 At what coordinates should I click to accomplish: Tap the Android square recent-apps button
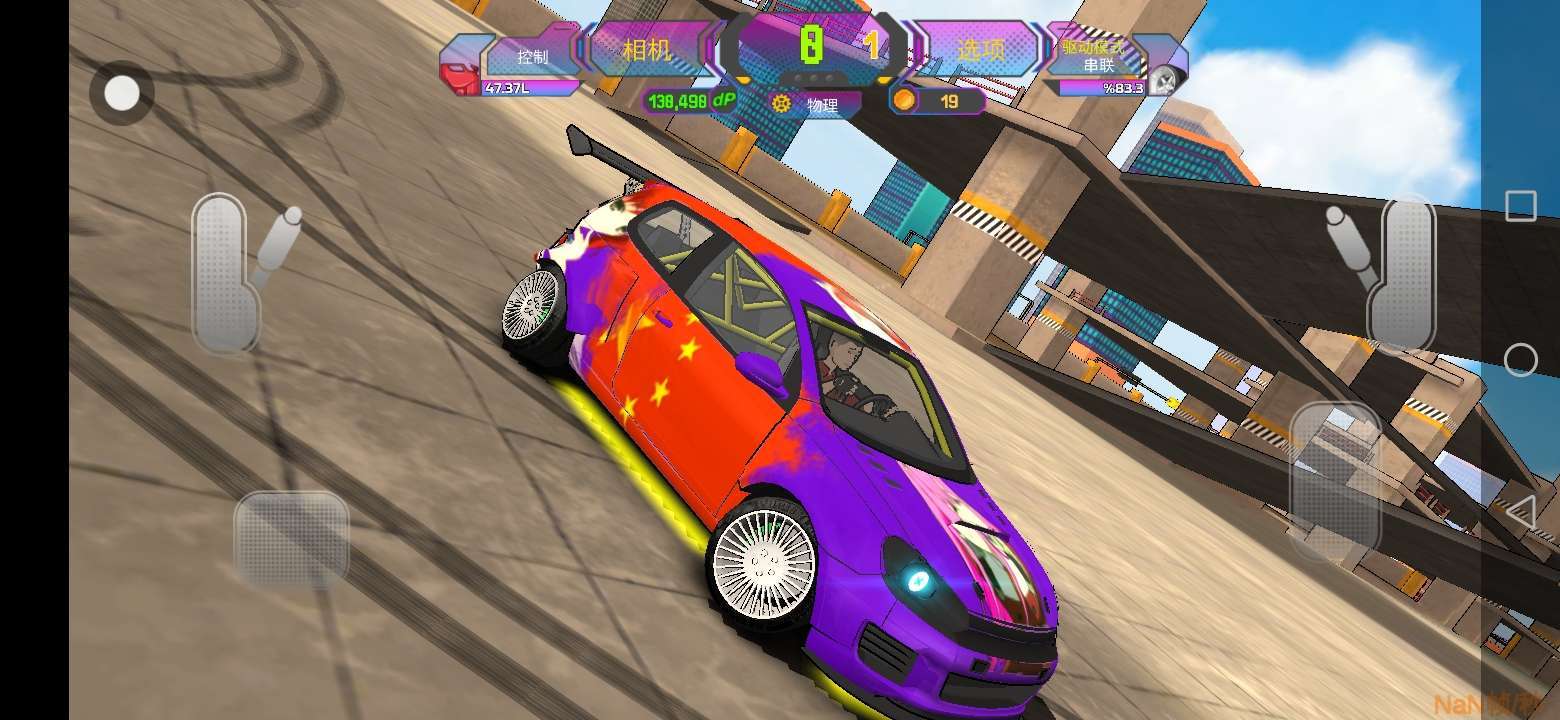[x=1520, y=206]
